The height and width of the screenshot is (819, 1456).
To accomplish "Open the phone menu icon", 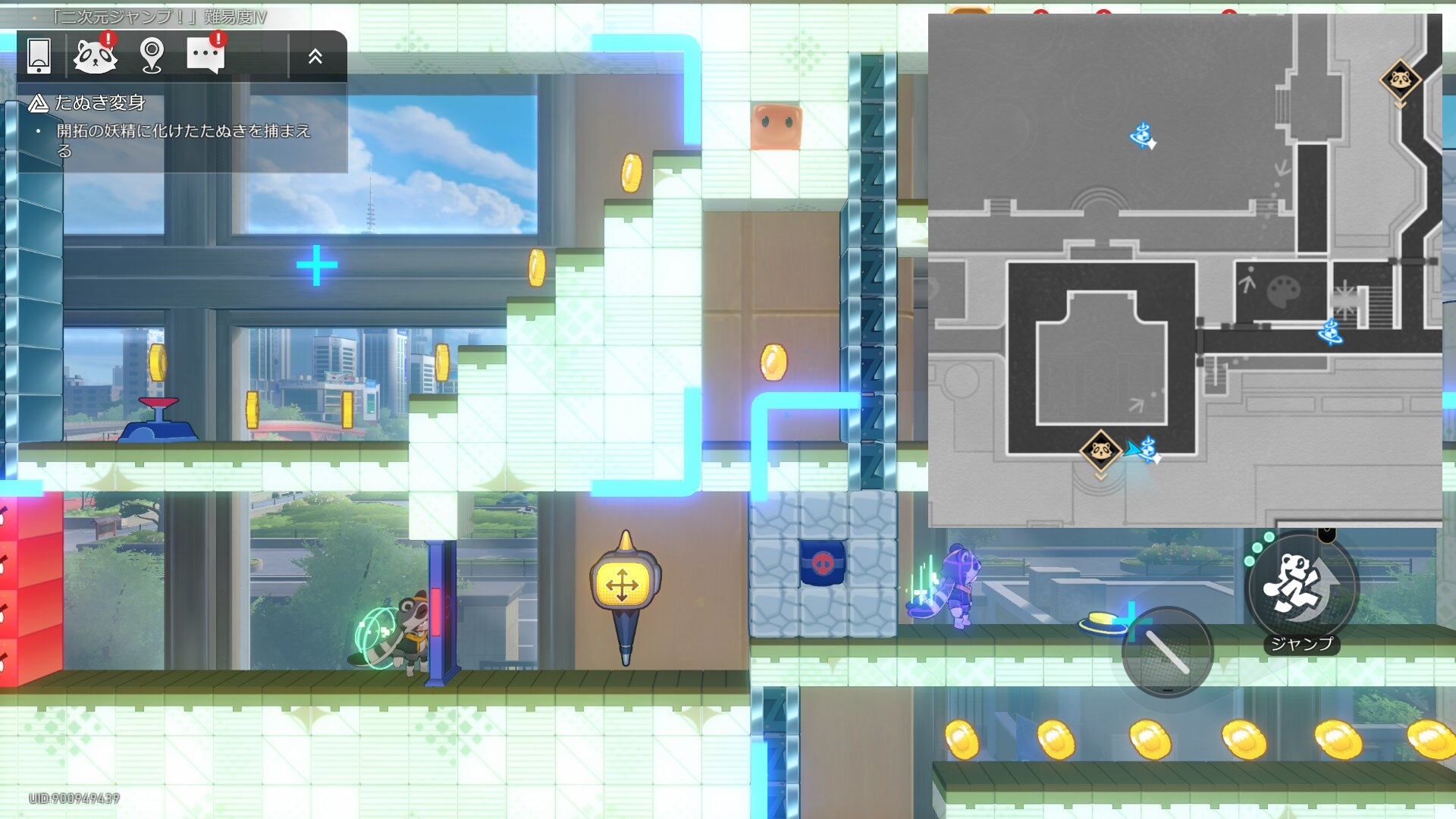I will coord(39,56).
